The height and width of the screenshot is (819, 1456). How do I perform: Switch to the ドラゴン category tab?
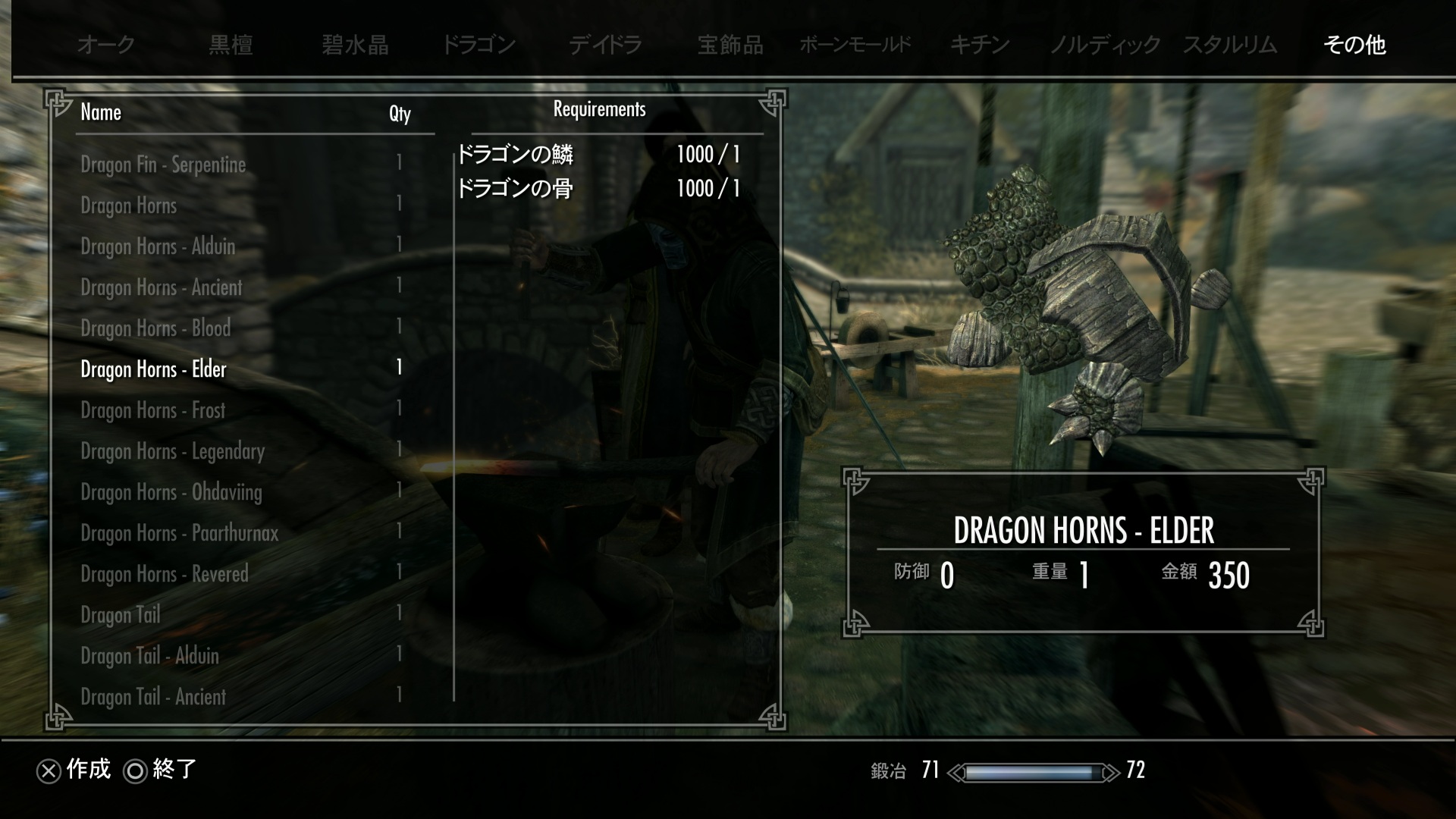pyautogui.click(x=479, y=45)
